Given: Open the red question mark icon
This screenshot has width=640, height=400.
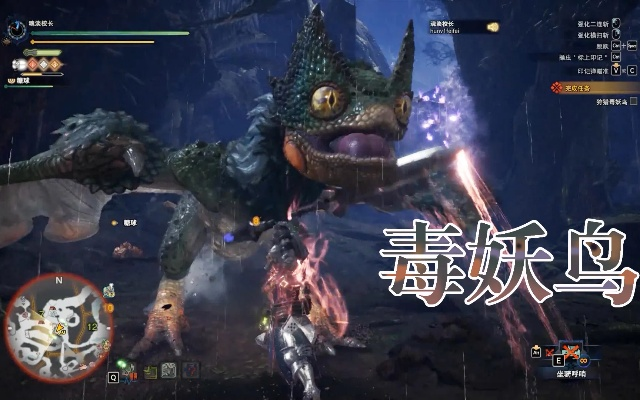Looking at the screenshot, I should 192,372.
